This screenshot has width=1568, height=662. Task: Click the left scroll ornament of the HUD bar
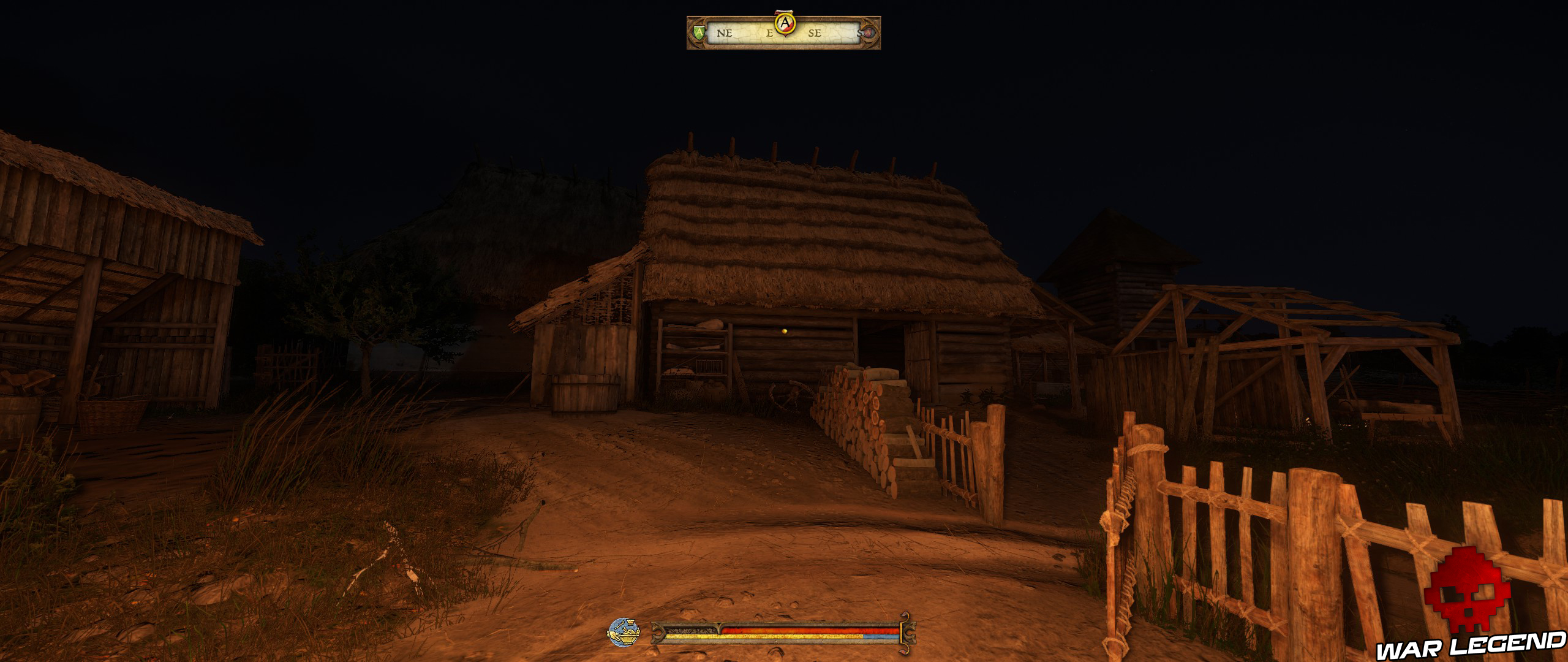[657, 634]
